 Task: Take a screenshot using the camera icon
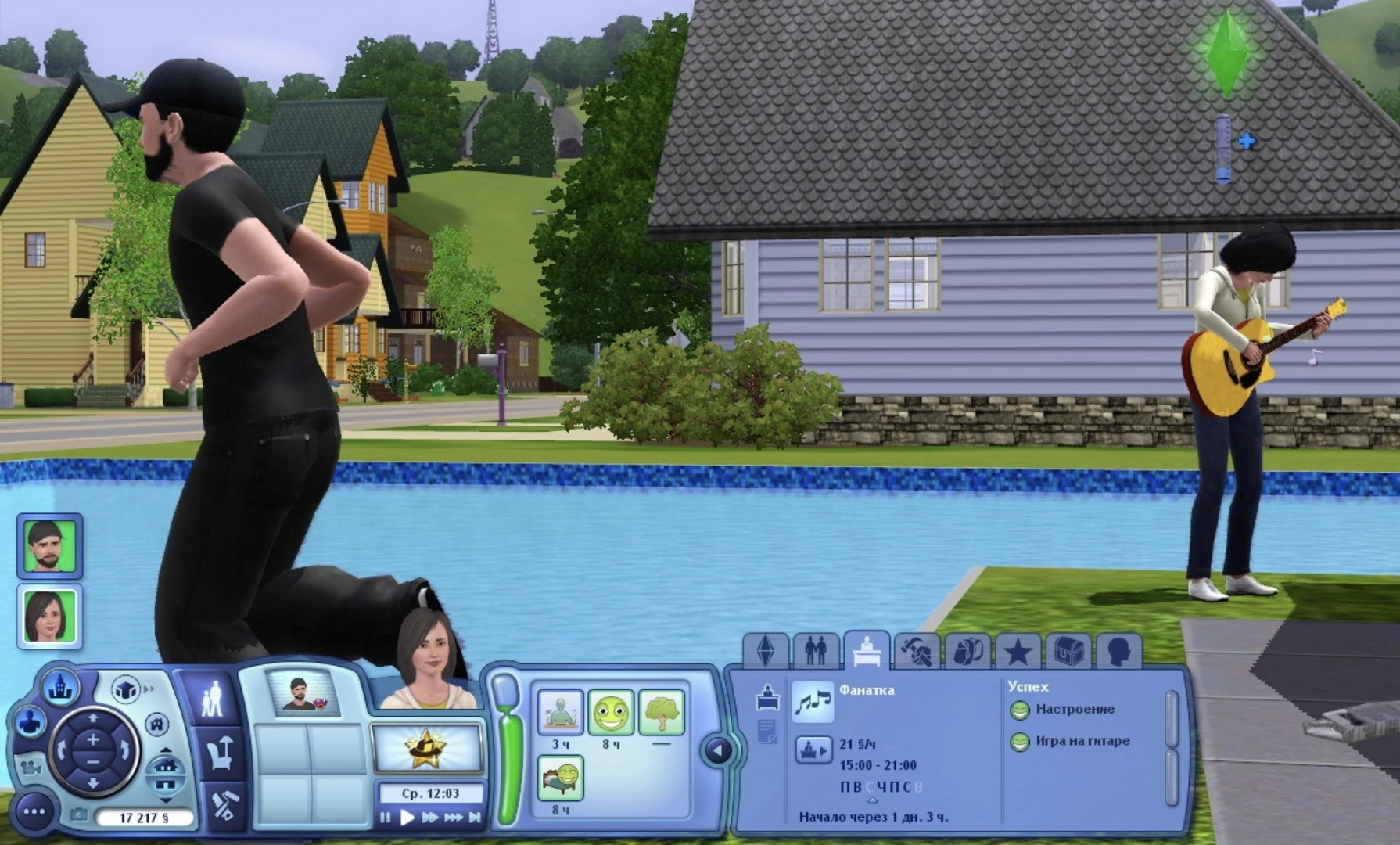click(79, 815)
